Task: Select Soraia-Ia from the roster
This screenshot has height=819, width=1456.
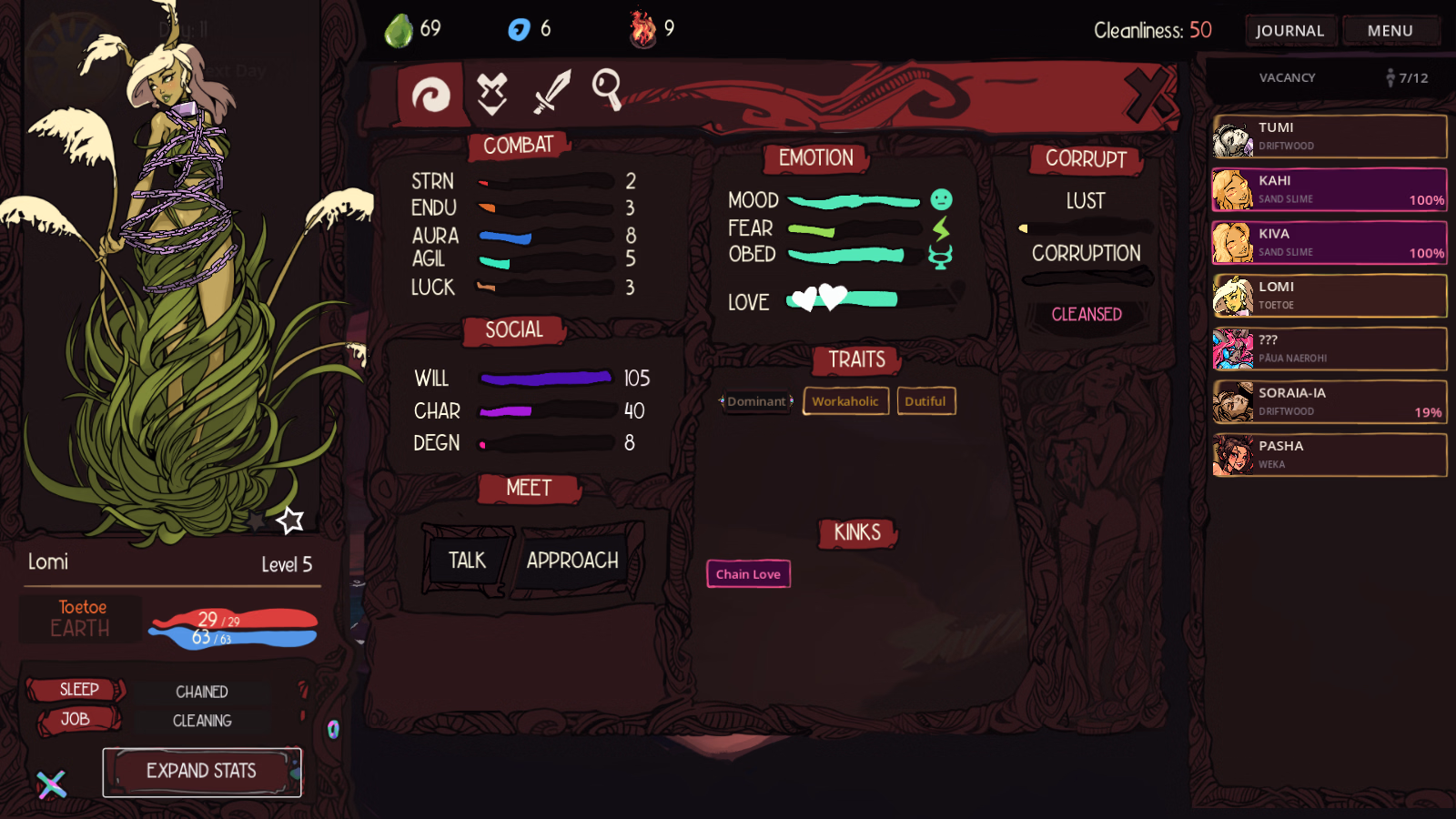Action: click(x=1329, y=402)
